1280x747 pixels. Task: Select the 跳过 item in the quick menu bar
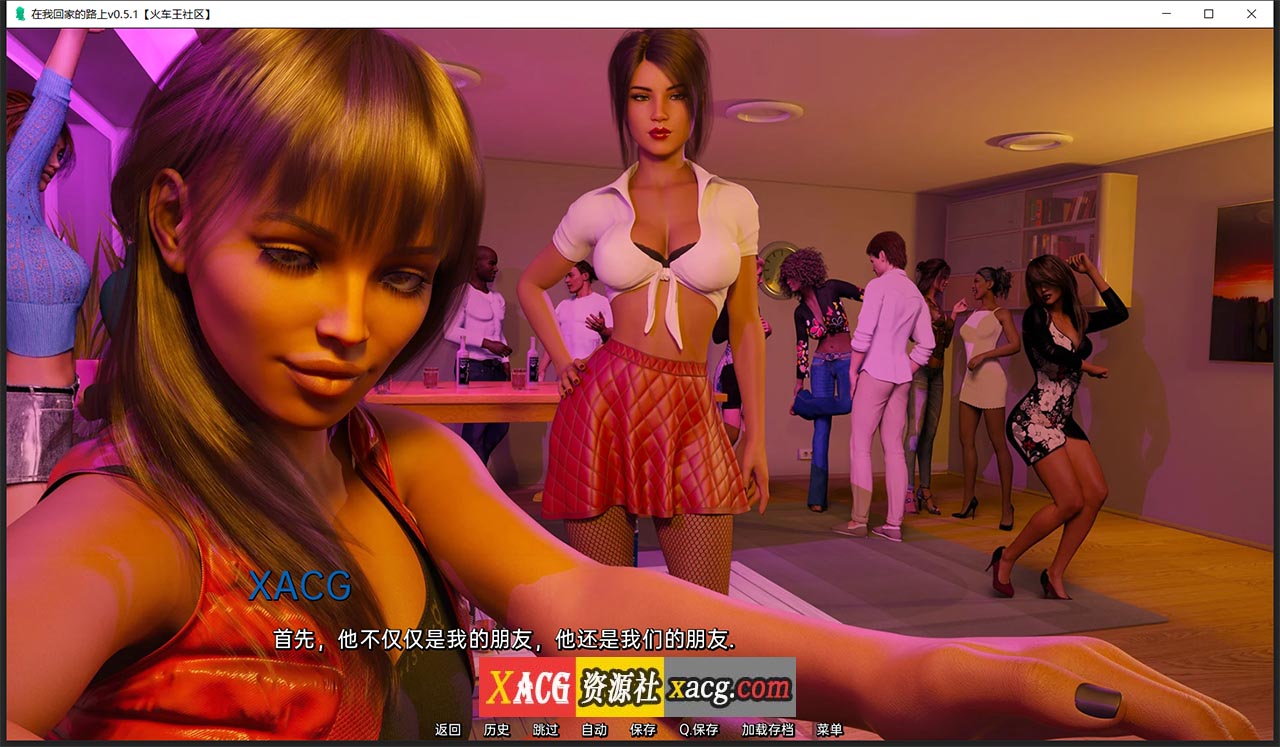tap(543, 730)
